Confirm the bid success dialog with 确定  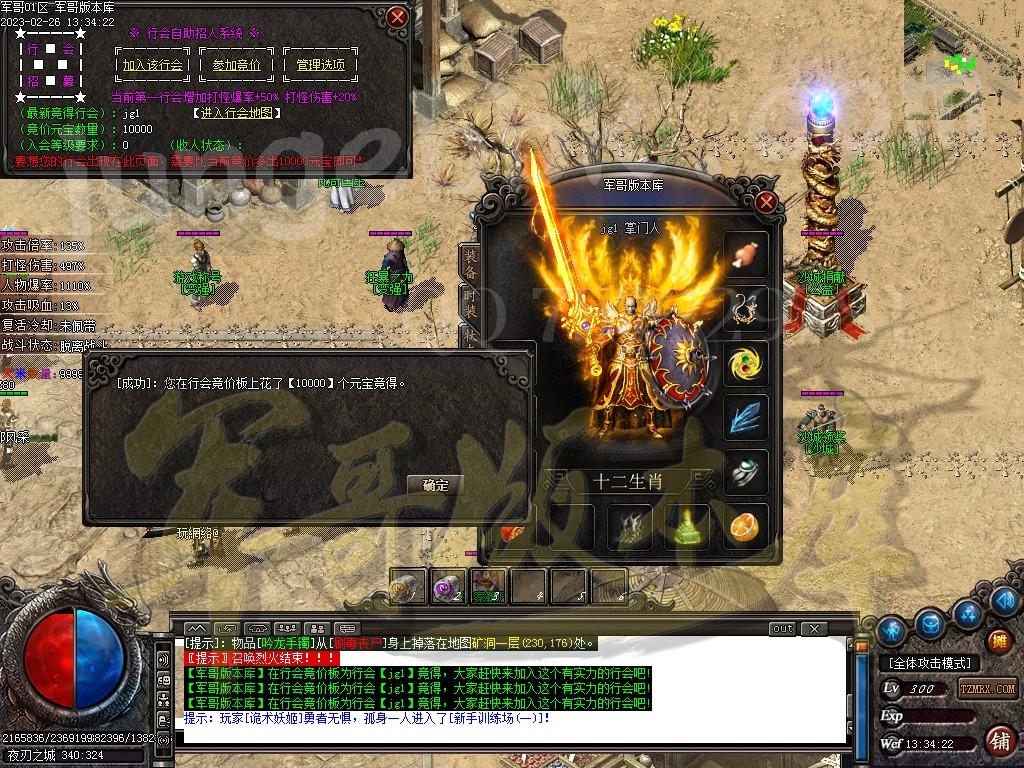point(436,485)
